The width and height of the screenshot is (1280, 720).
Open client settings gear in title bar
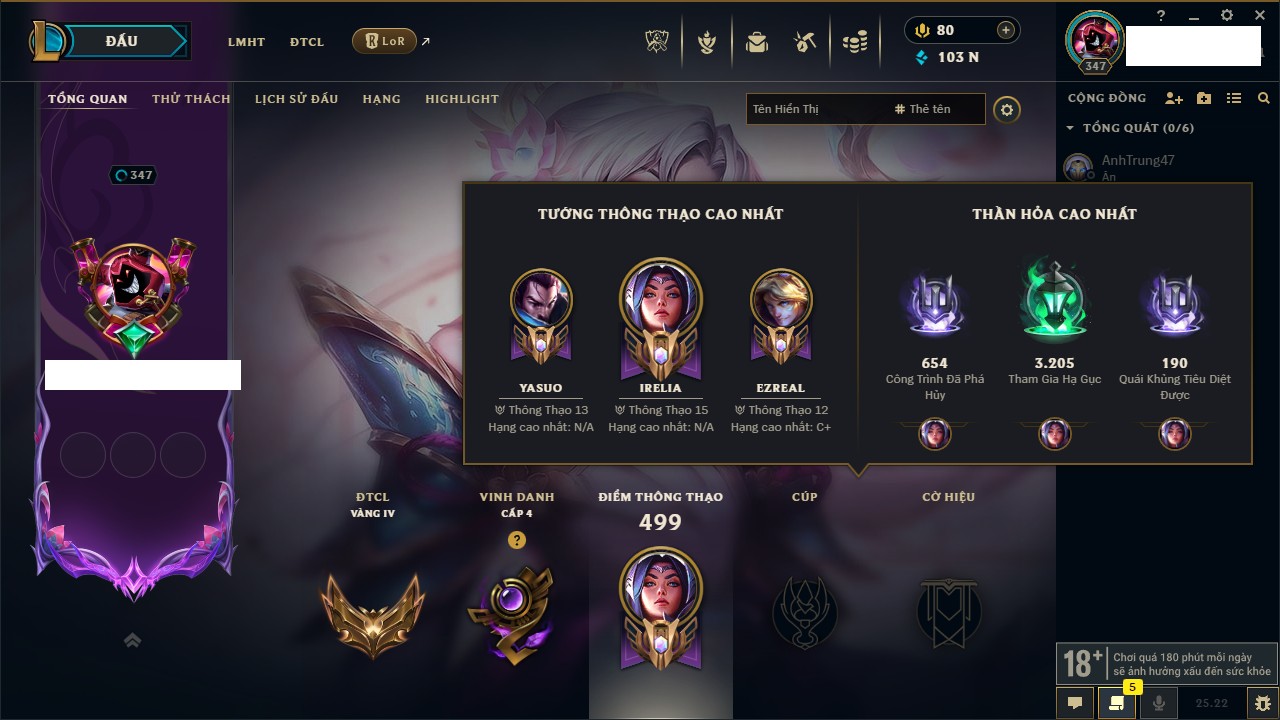[1227, 15]
